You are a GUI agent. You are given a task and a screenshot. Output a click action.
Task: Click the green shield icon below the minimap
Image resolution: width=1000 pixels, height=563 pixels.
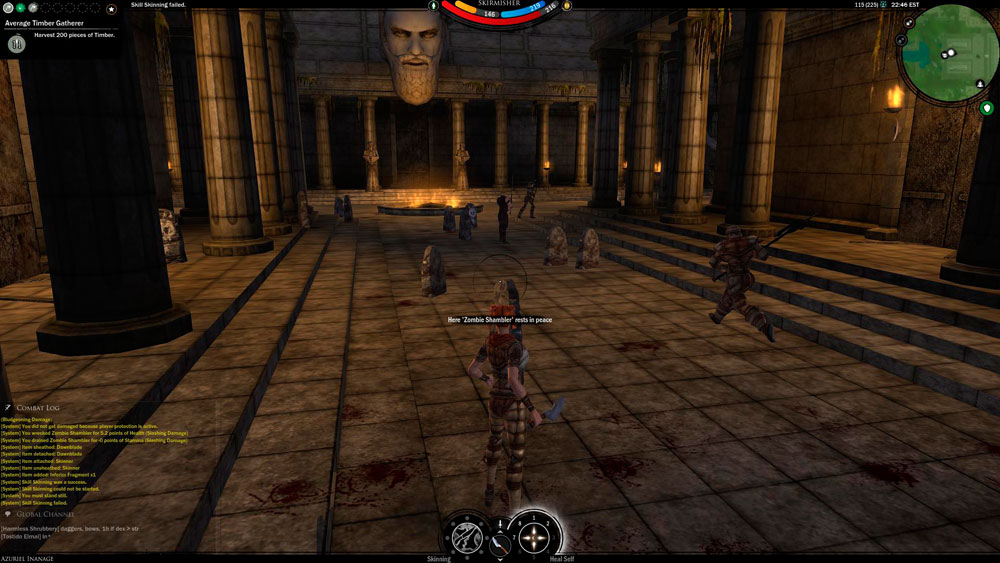(986, 108)
